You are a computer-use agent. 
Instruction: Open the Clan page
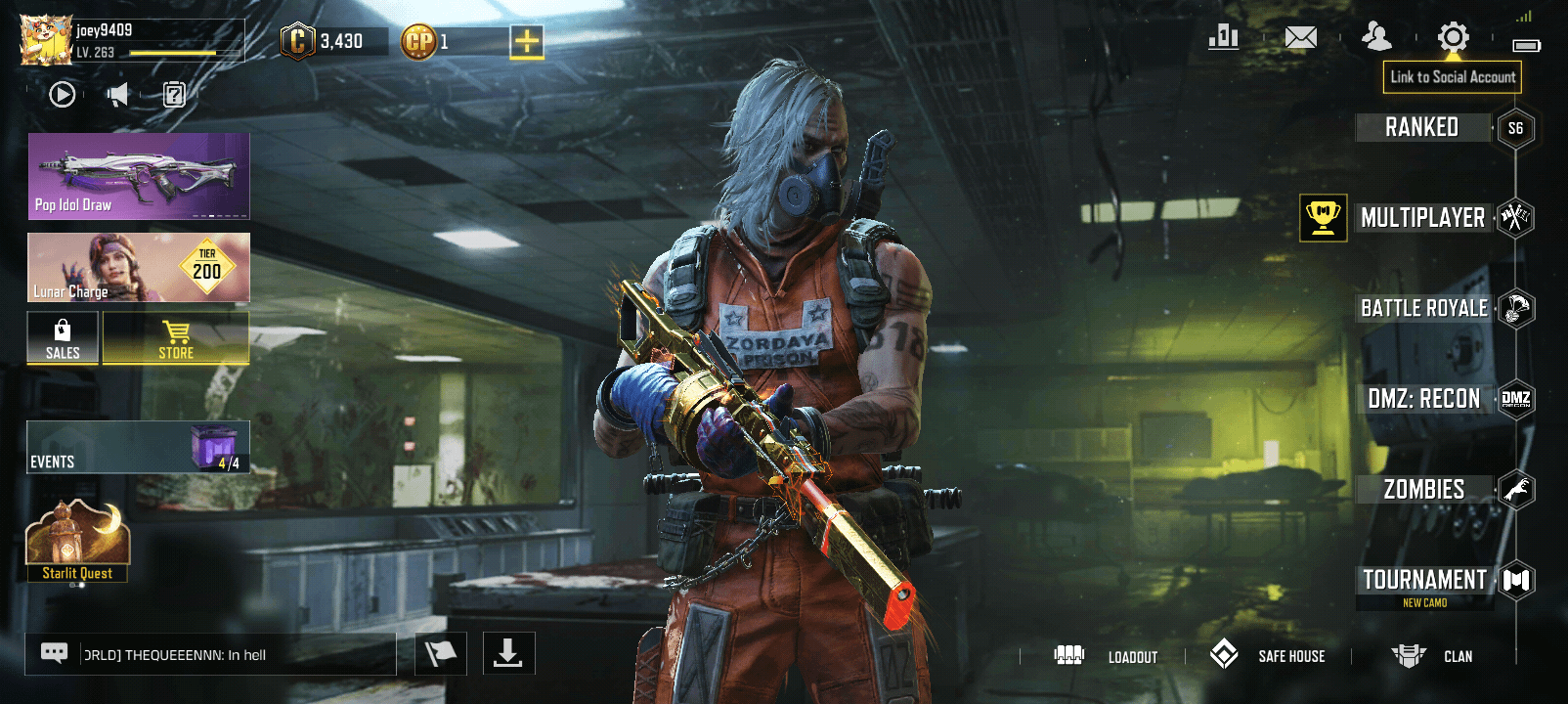(1432, 656)
